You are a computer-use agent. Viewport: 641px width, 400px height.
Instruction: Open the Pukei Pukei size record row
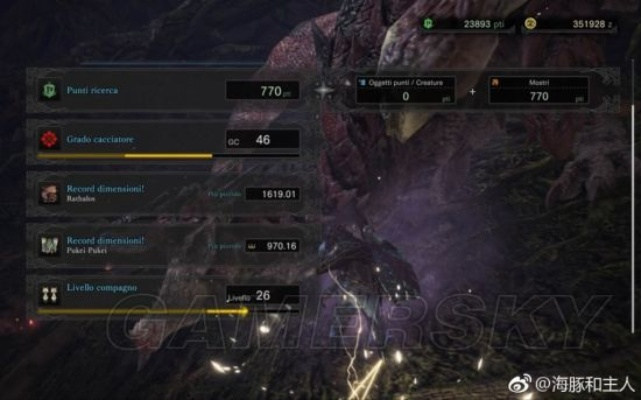168,245
